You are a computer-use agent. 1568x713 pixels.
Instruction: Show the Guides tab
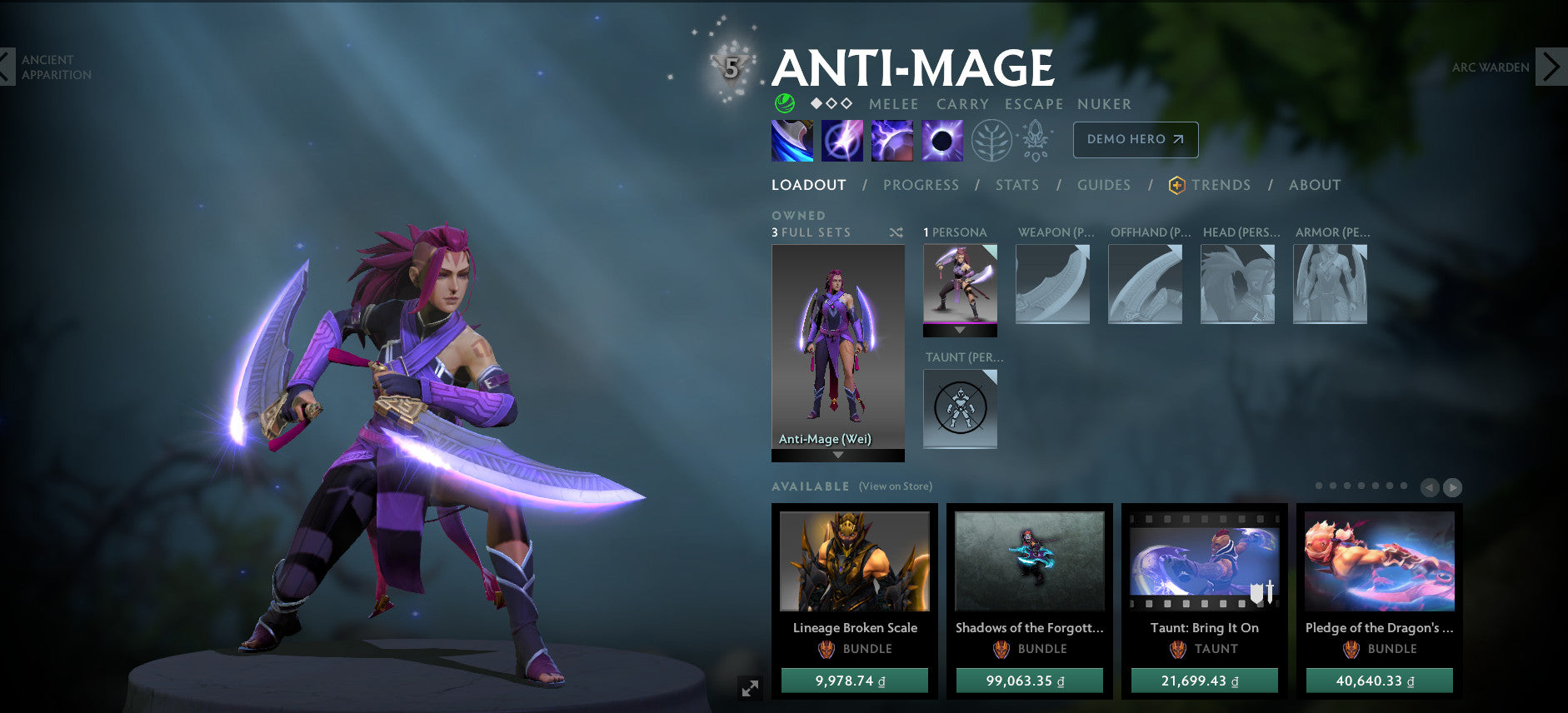[1103, 185]
